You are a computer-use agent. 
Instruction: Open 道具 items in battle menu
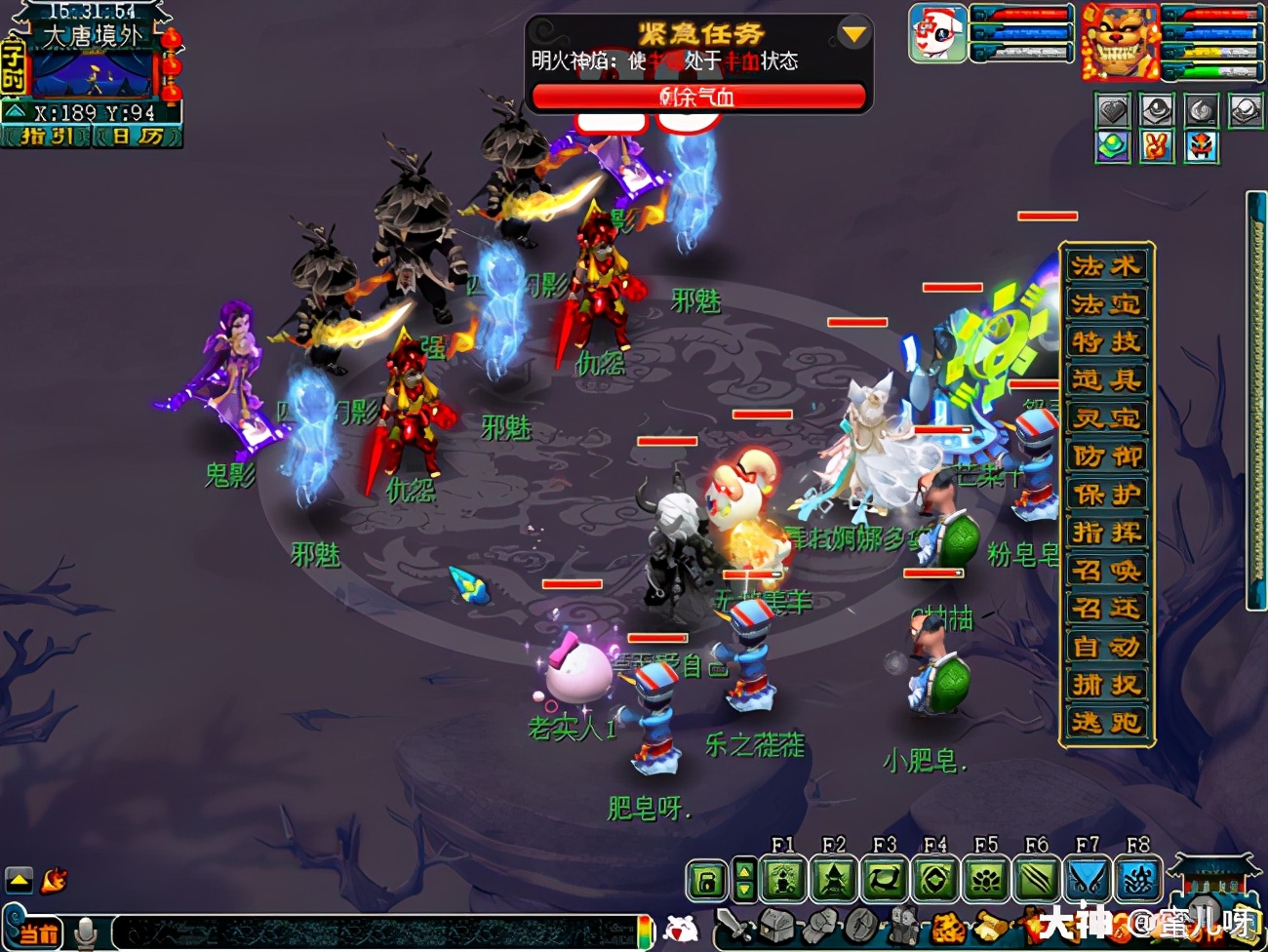1106,380
